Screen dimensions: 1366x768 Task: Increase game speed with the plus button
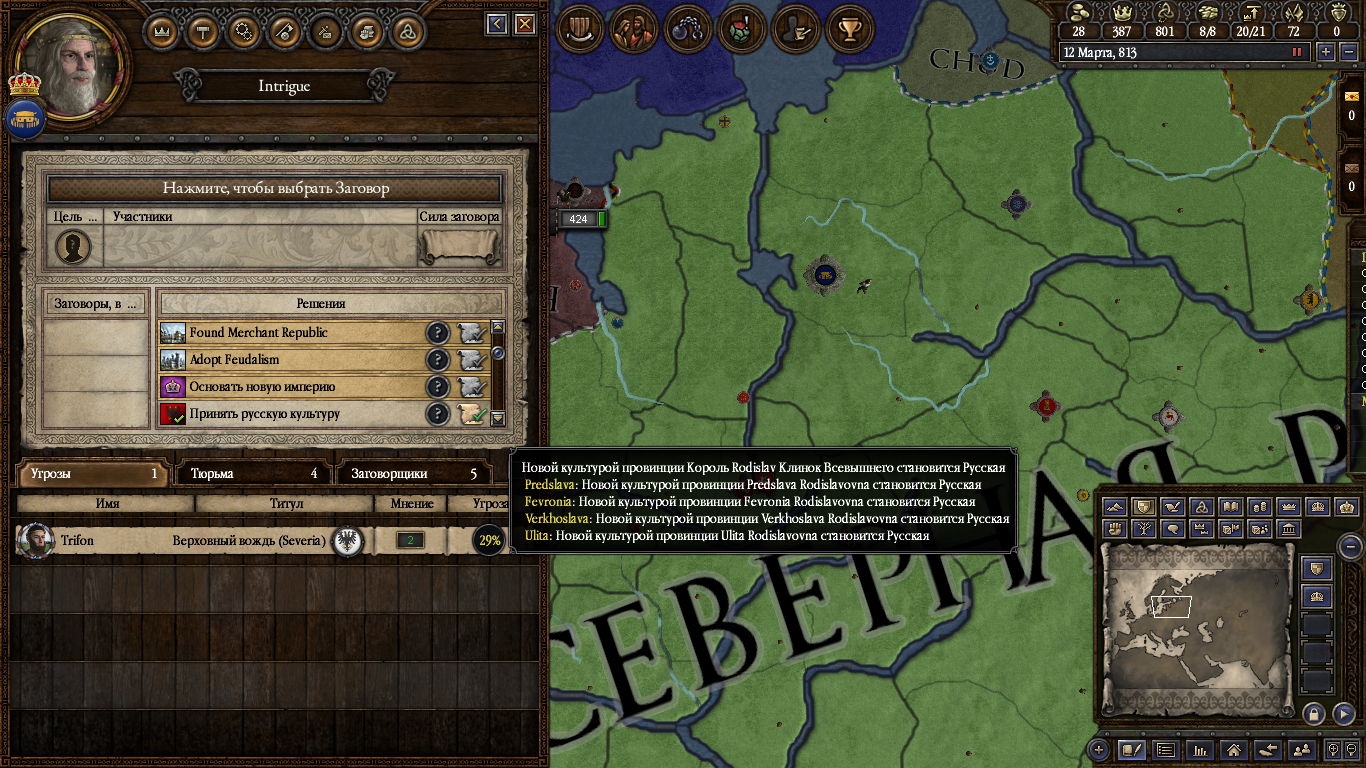(x=1326, y=52)
